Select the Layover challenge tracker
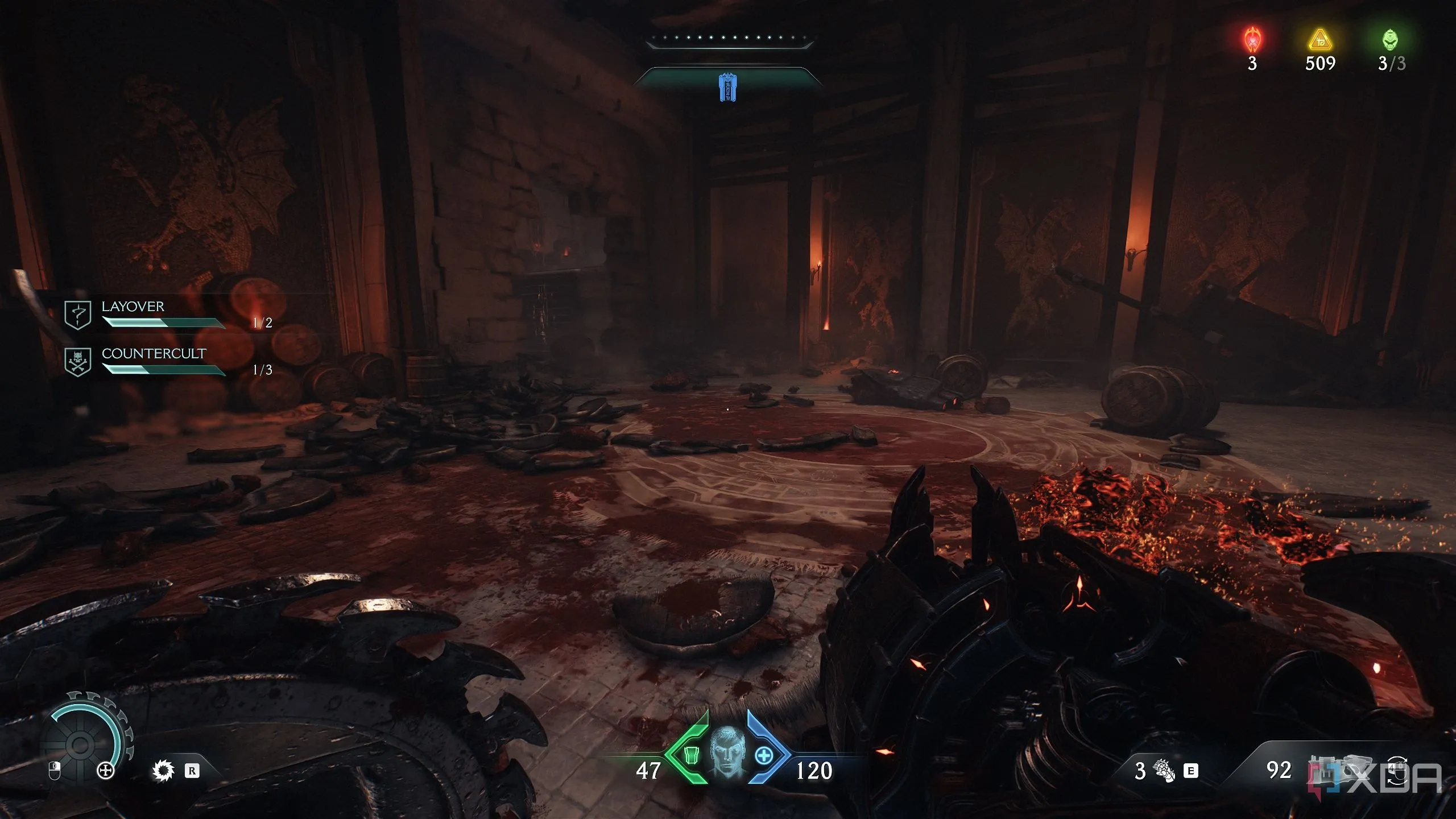 (133, 307)
